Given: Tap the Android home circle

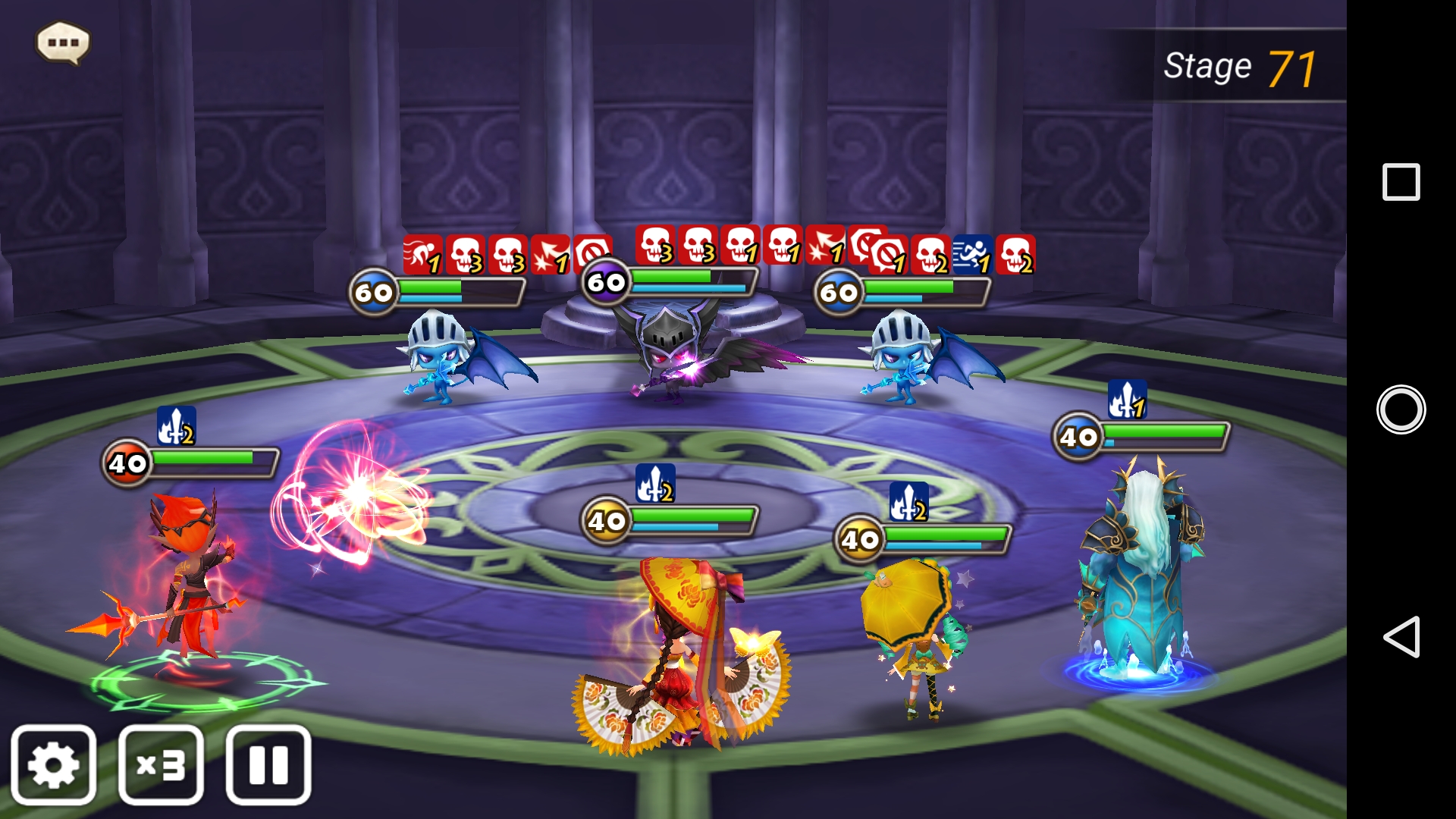Looking at the screenshot, I should pyautogui.click(x=1401, y=409).
